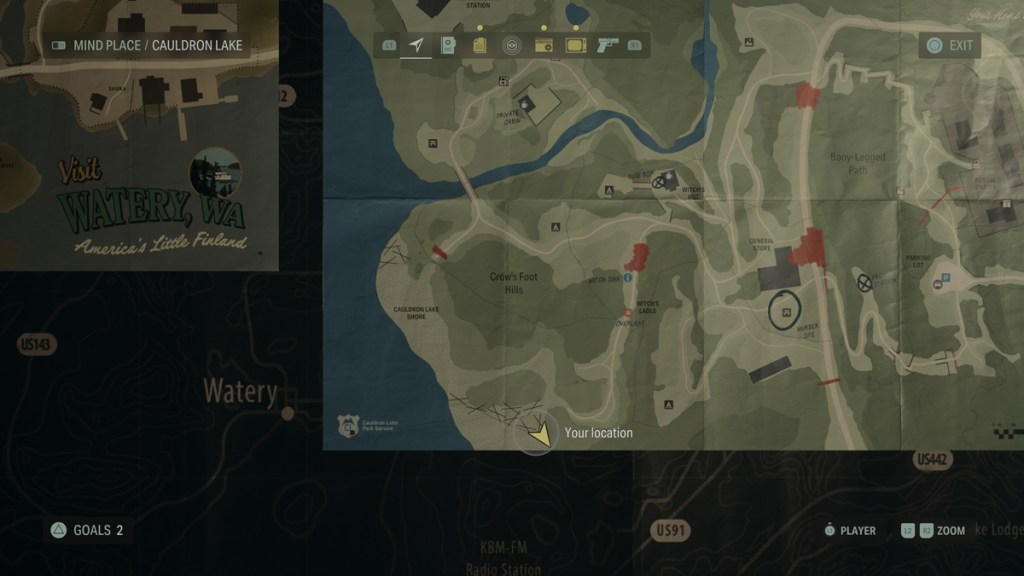Exit the map screen
This screenshot has width=1024, height=576.
[x=950, y=45]
